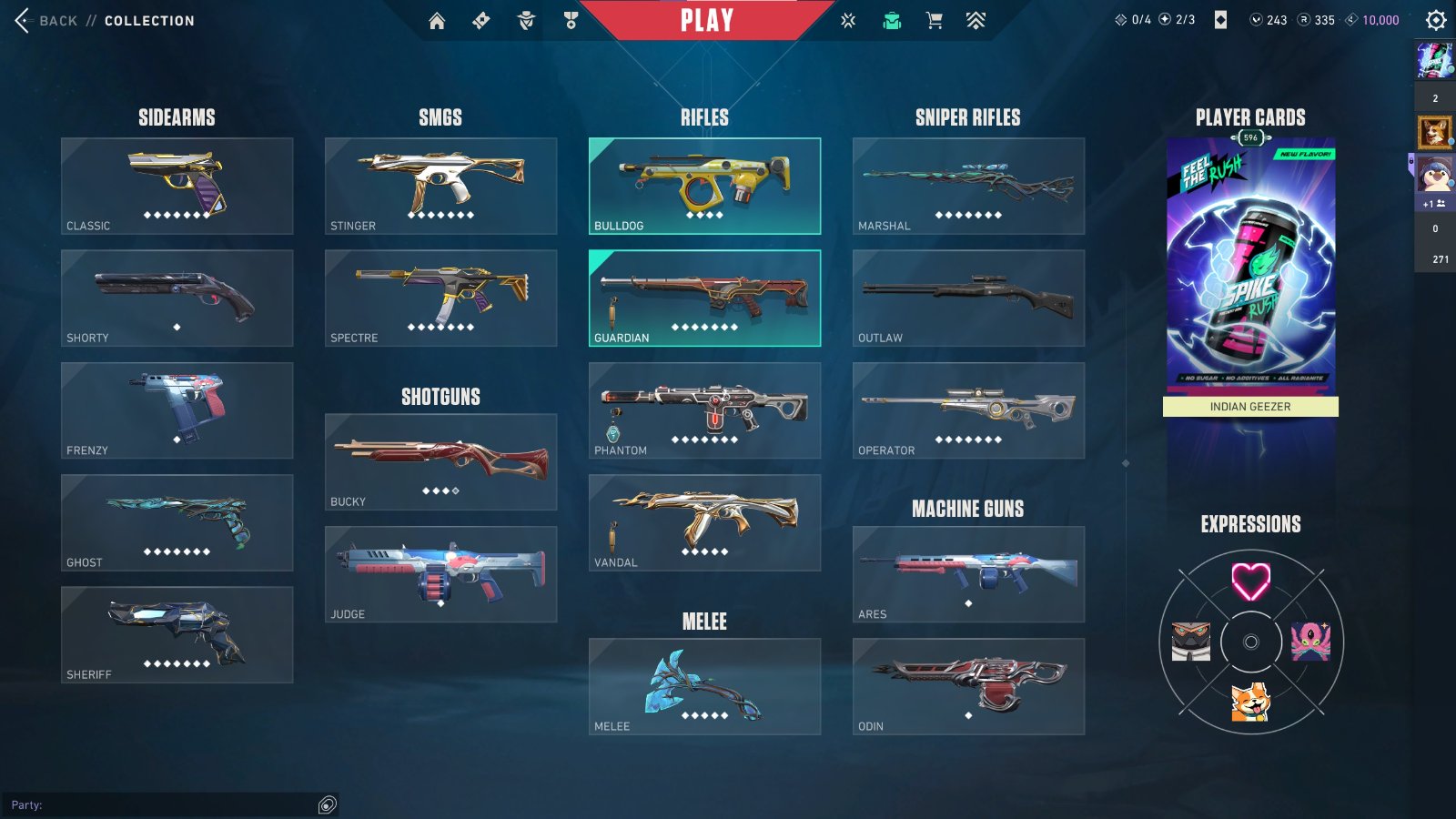Image resolution: width=1456 pixels, height=819 pixels.
Task: Choose the Odin machine gun tile
Action: pyautogui.click(x=968, y=686)
